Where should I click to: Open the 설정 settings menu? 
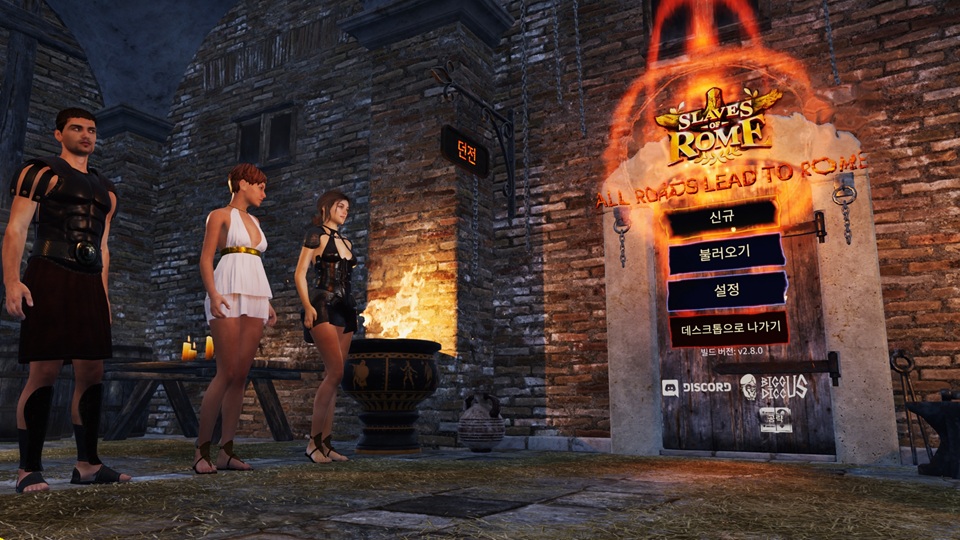725,291
